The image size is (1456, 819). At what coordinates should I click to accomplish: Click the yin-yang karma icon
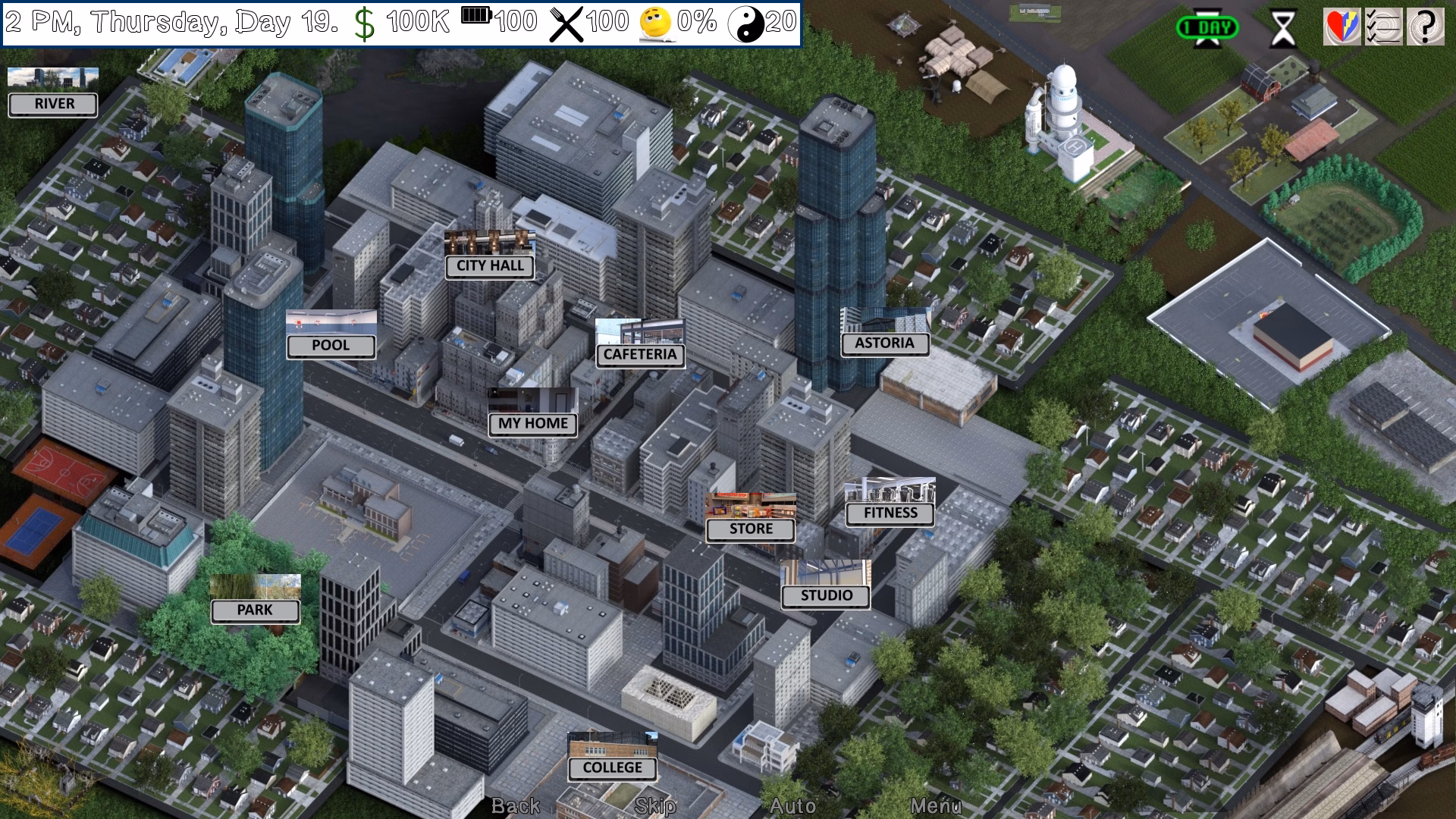tap(748, 23)
